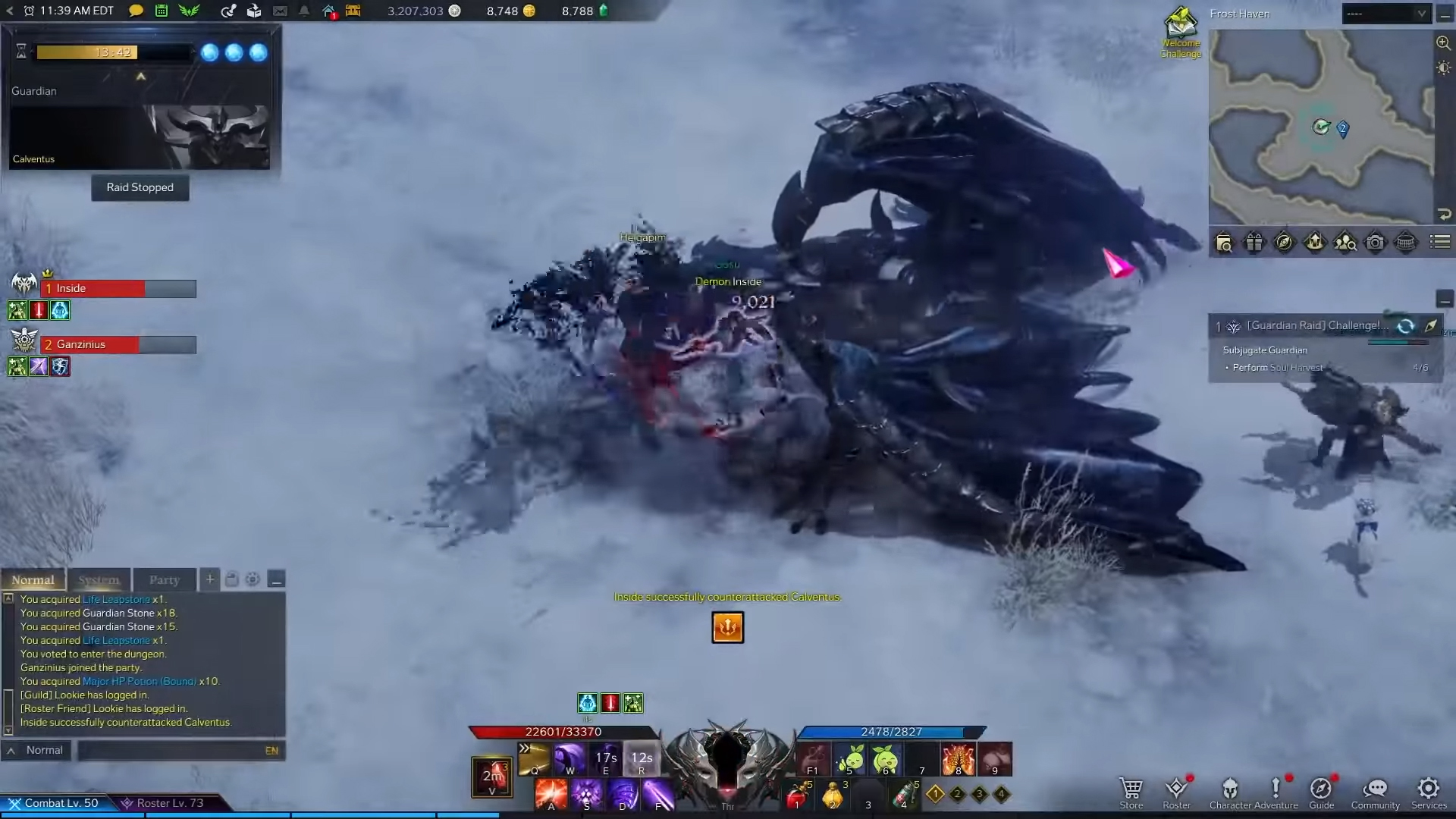Click the notification bell in the top bar
The image size is (1456, 819).
pos(304,11)
